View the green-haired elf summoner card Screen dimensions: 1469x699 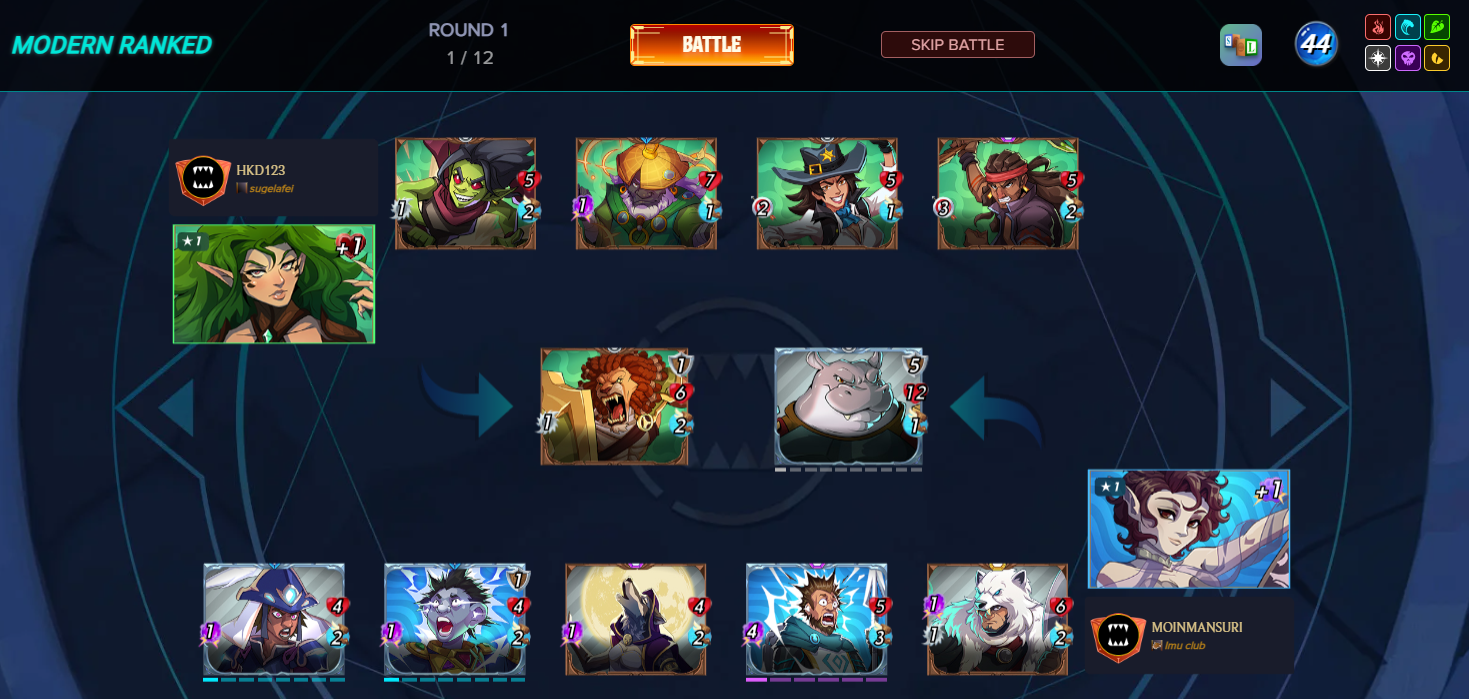coord(273,284)
